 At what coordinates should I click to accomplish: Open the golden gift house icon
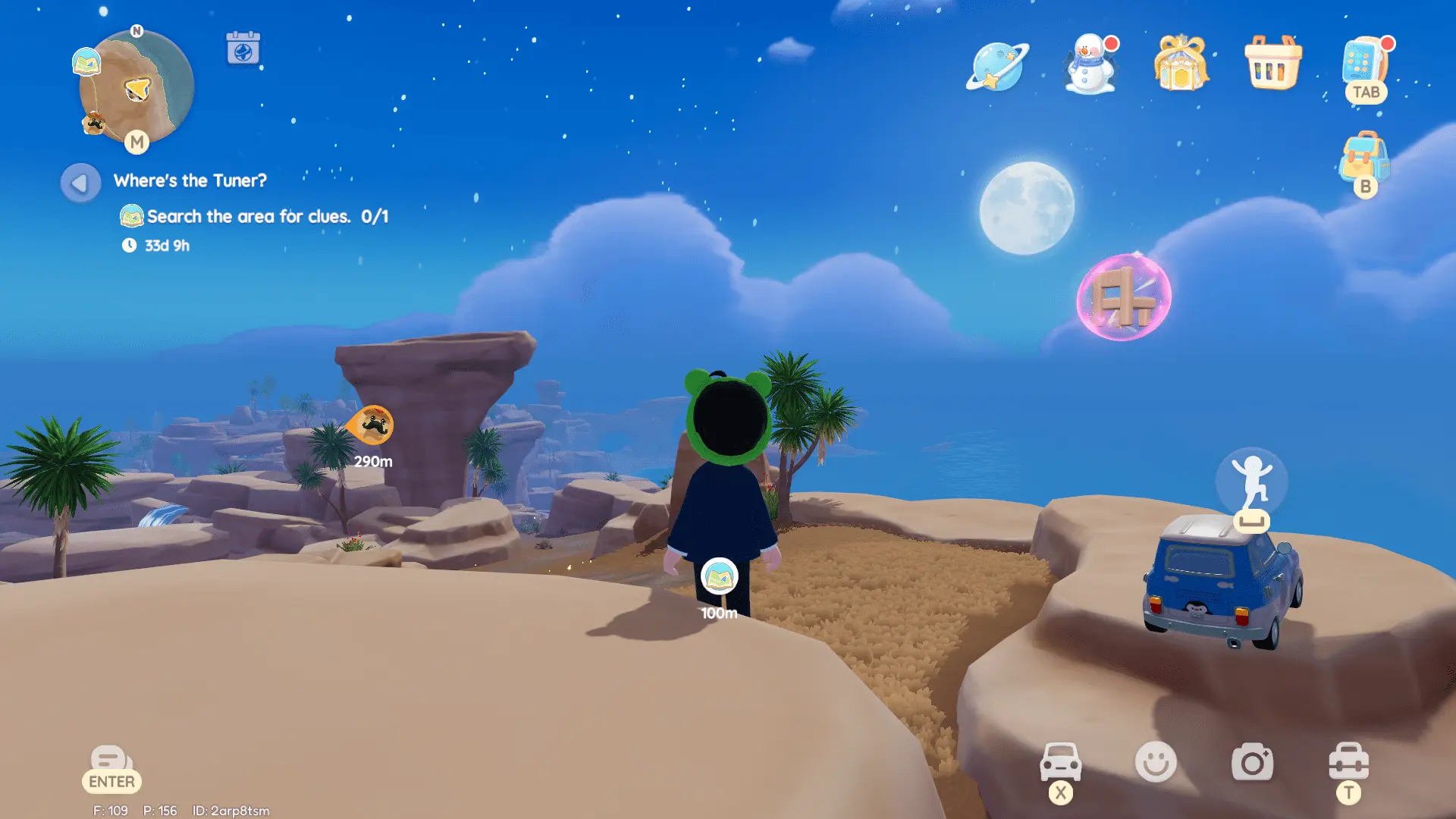coord(1181,66)
